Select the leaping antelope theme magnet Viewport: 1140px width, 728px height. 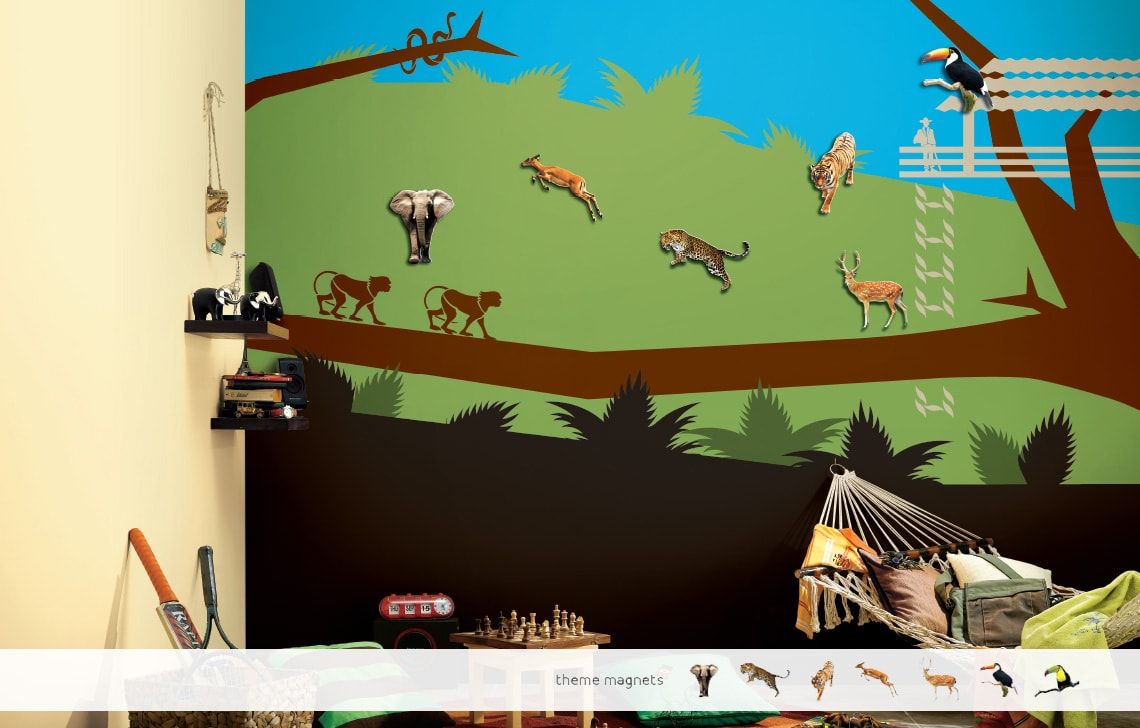[875, 677]
